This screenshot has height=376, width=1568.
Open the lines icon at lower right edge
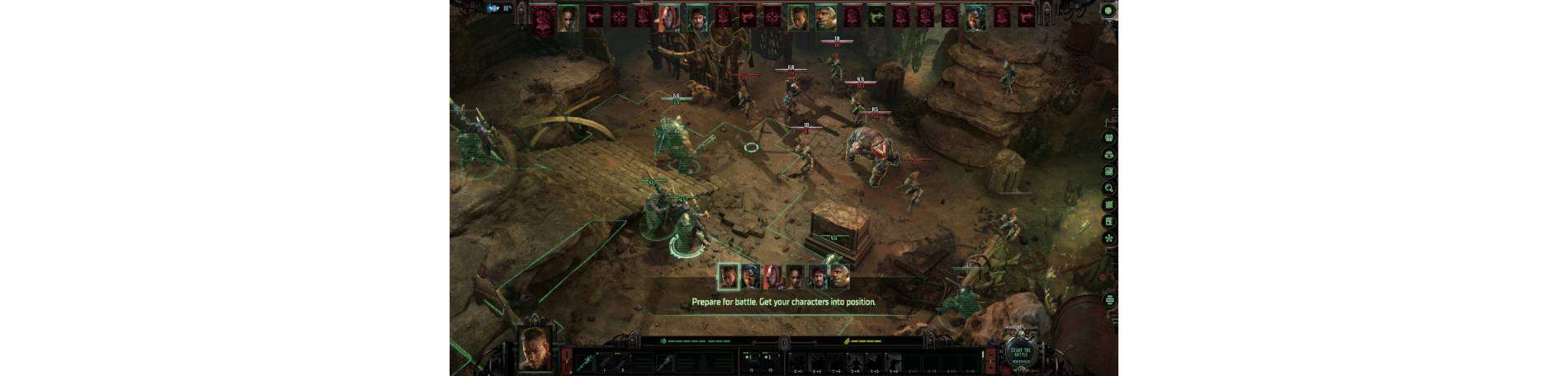[1109, 300]
